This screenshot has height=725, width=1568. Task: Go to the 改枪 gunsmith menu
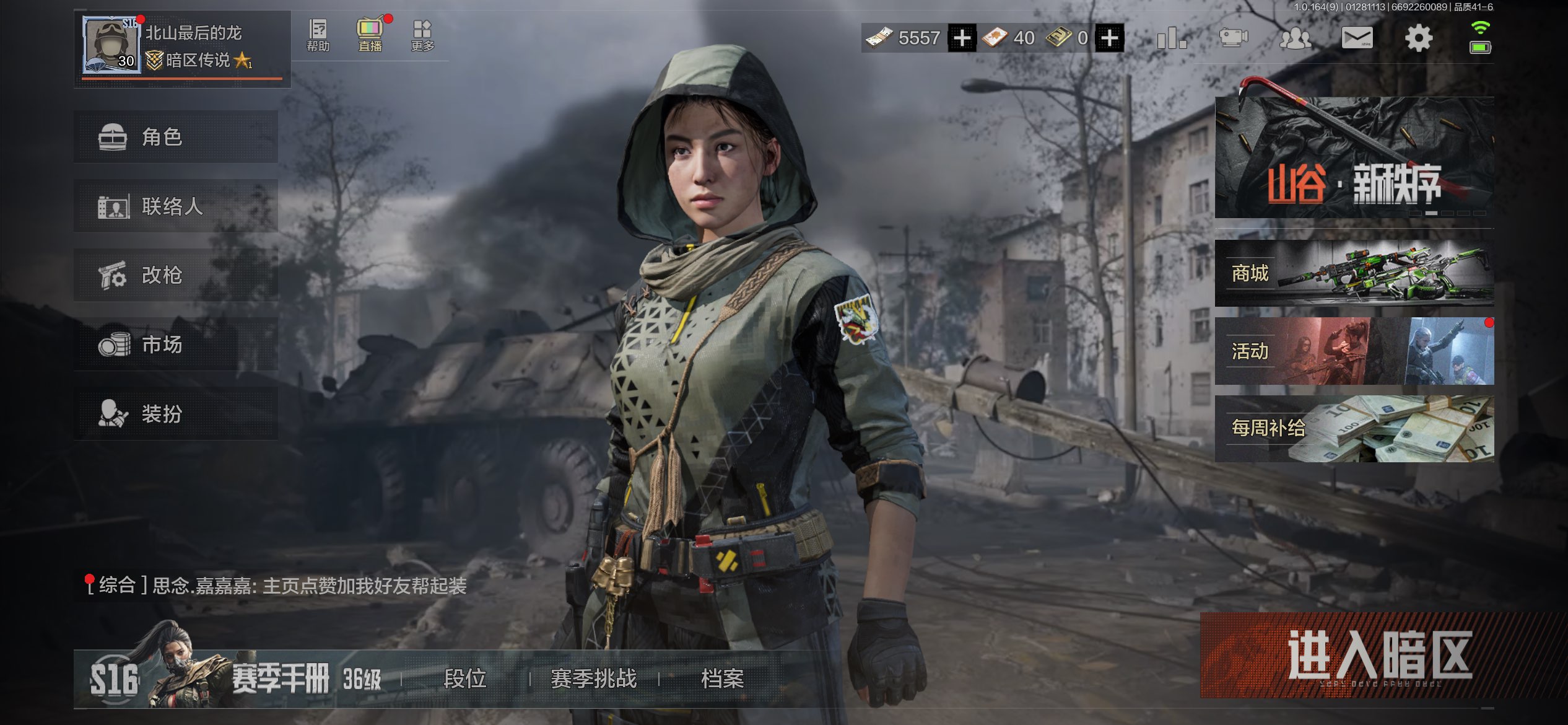pyautogui.click(x=175, y=275)
